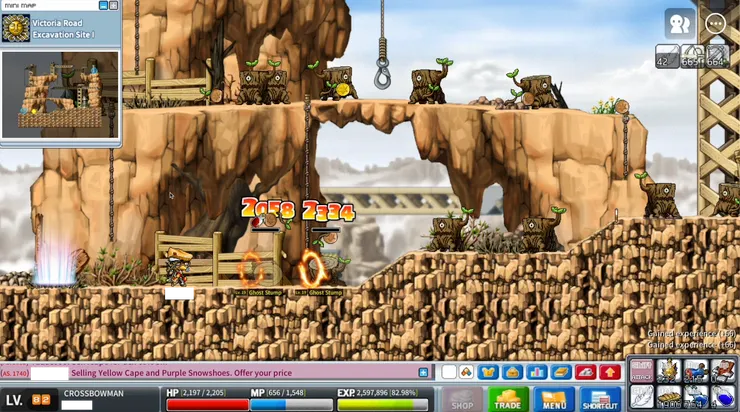This screenshot has height=412, width=740.
Task: Open the game MENU
Action: point(554,399)
